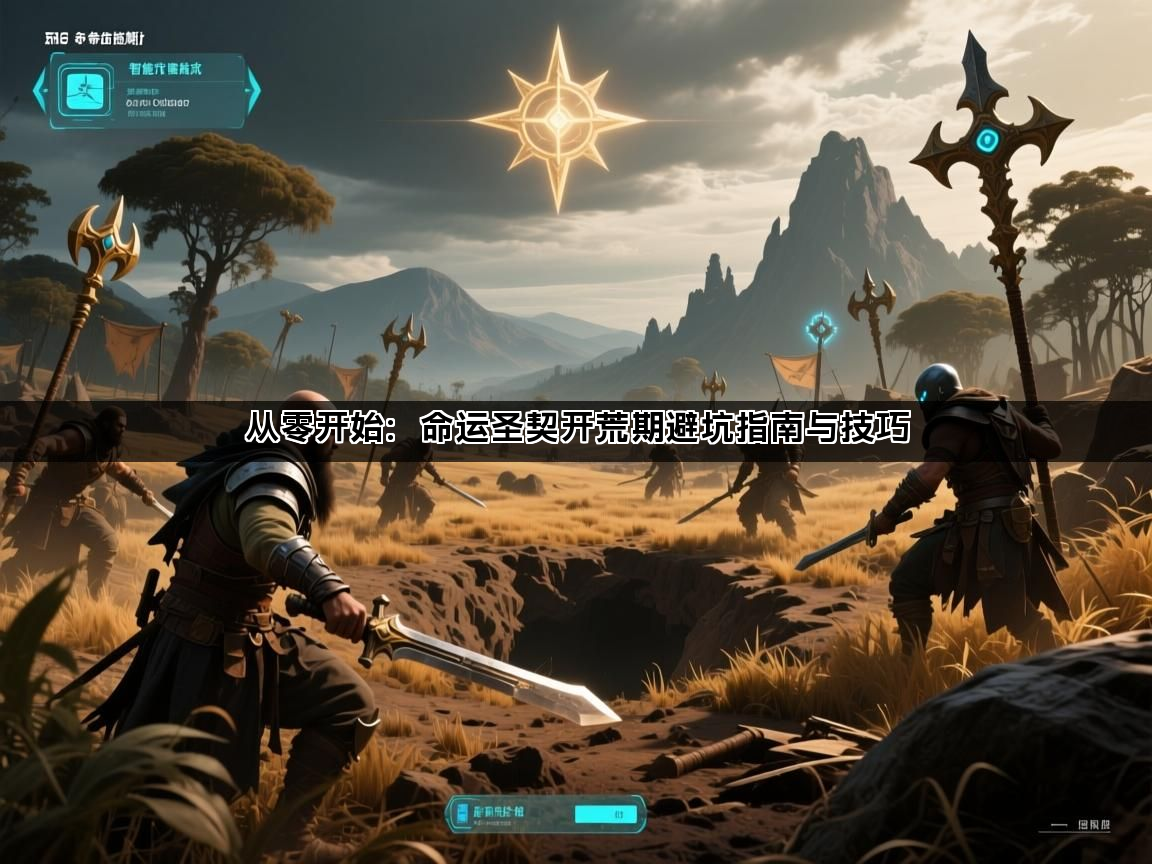This screenshot has width=1152, height=864.
Task: Click the small cyan icon in the bottom panel
Action: 461,814
